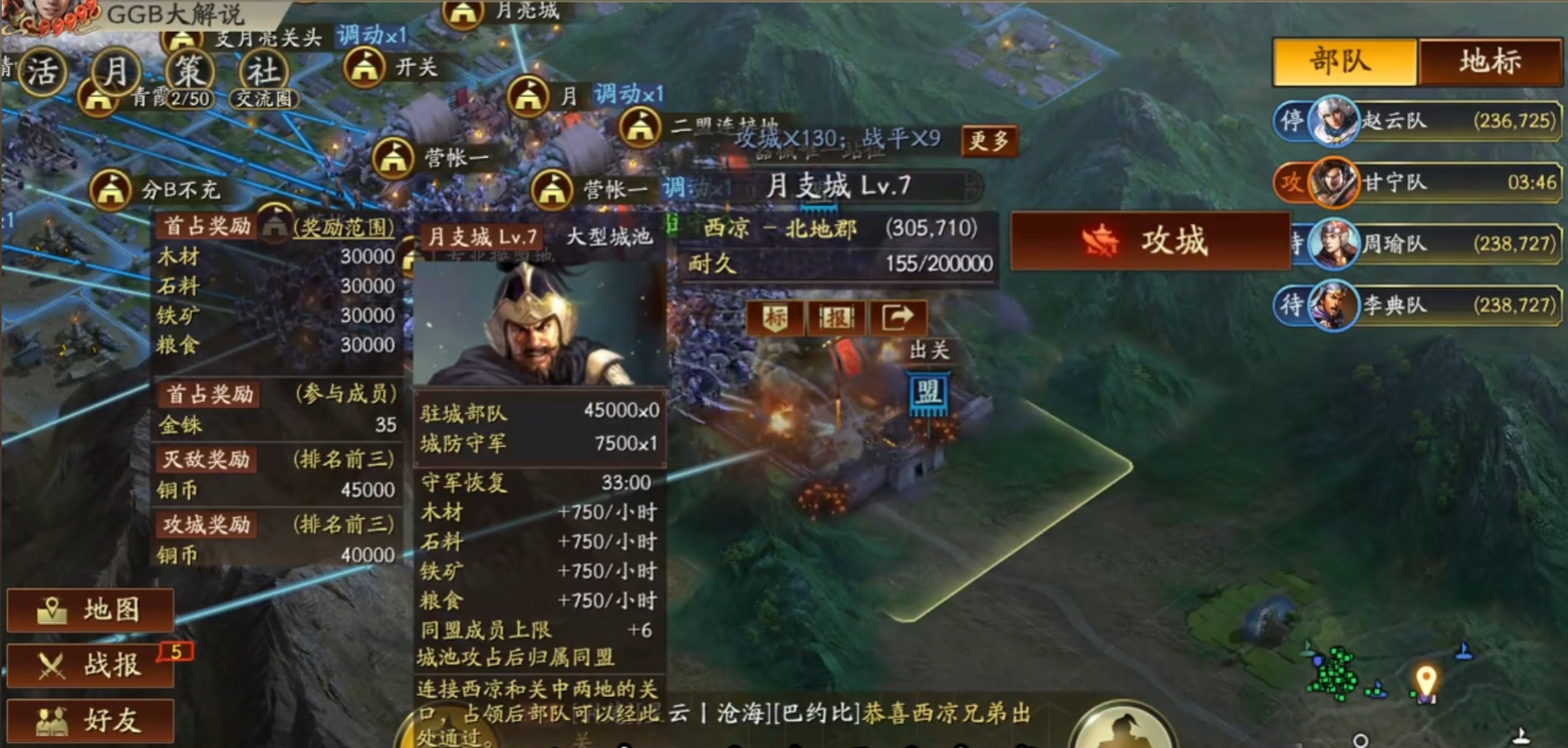Open the 地图 map panel

pyautogui.click(x=89, y=609)
